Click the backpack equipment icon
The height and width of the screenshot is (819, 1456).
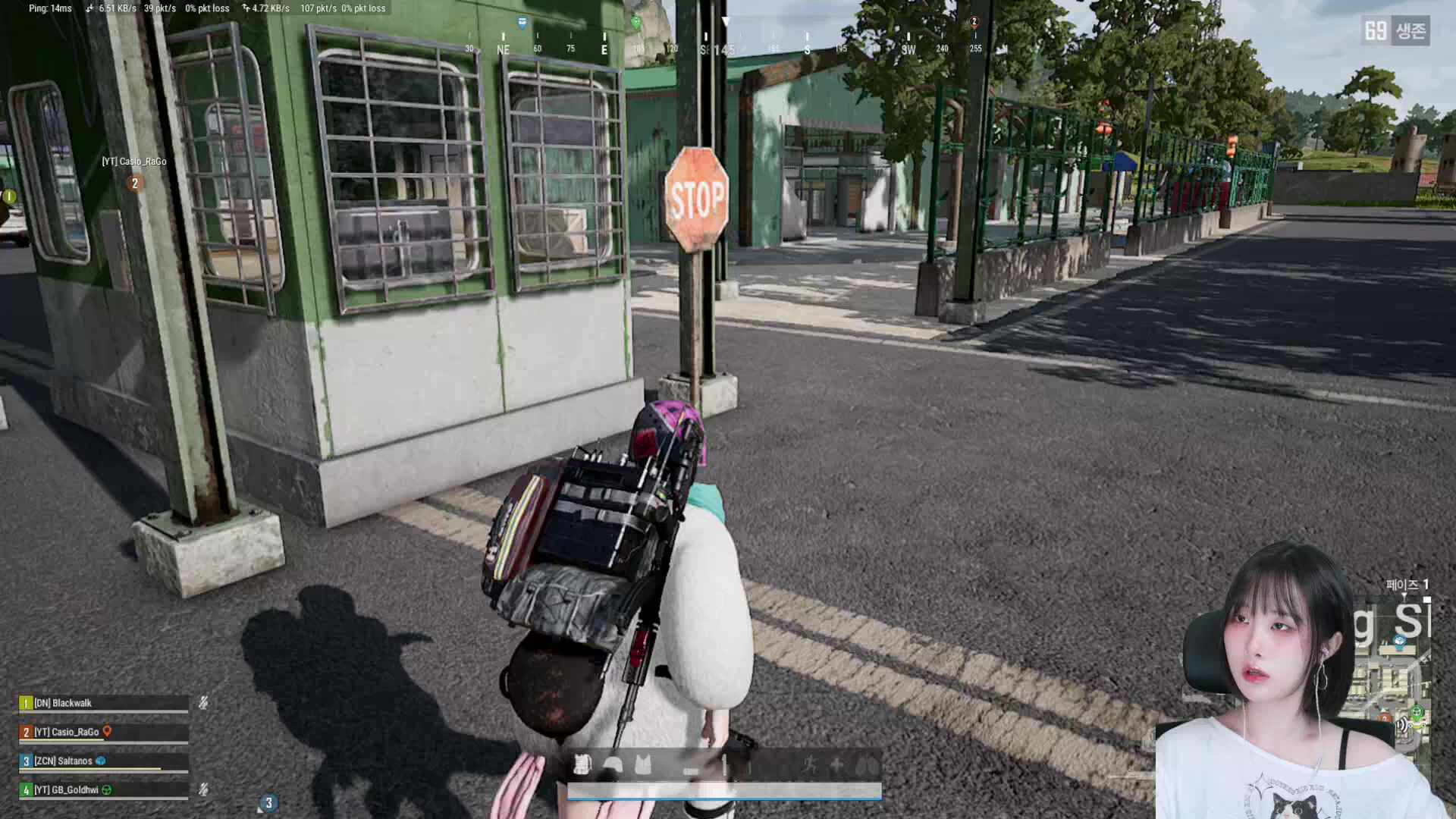(582, 764)
